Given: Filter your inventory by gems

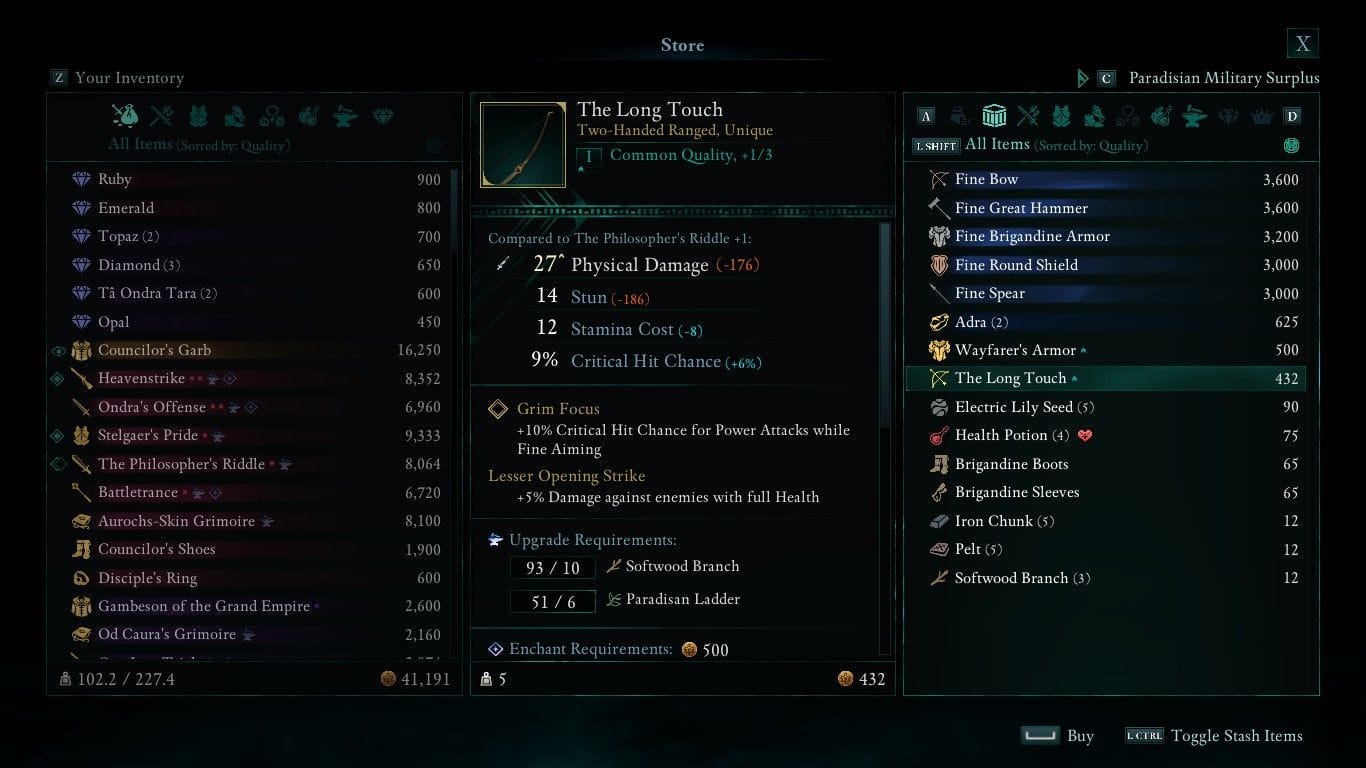Looking at the screenshot, I should (x=381, y=116).
